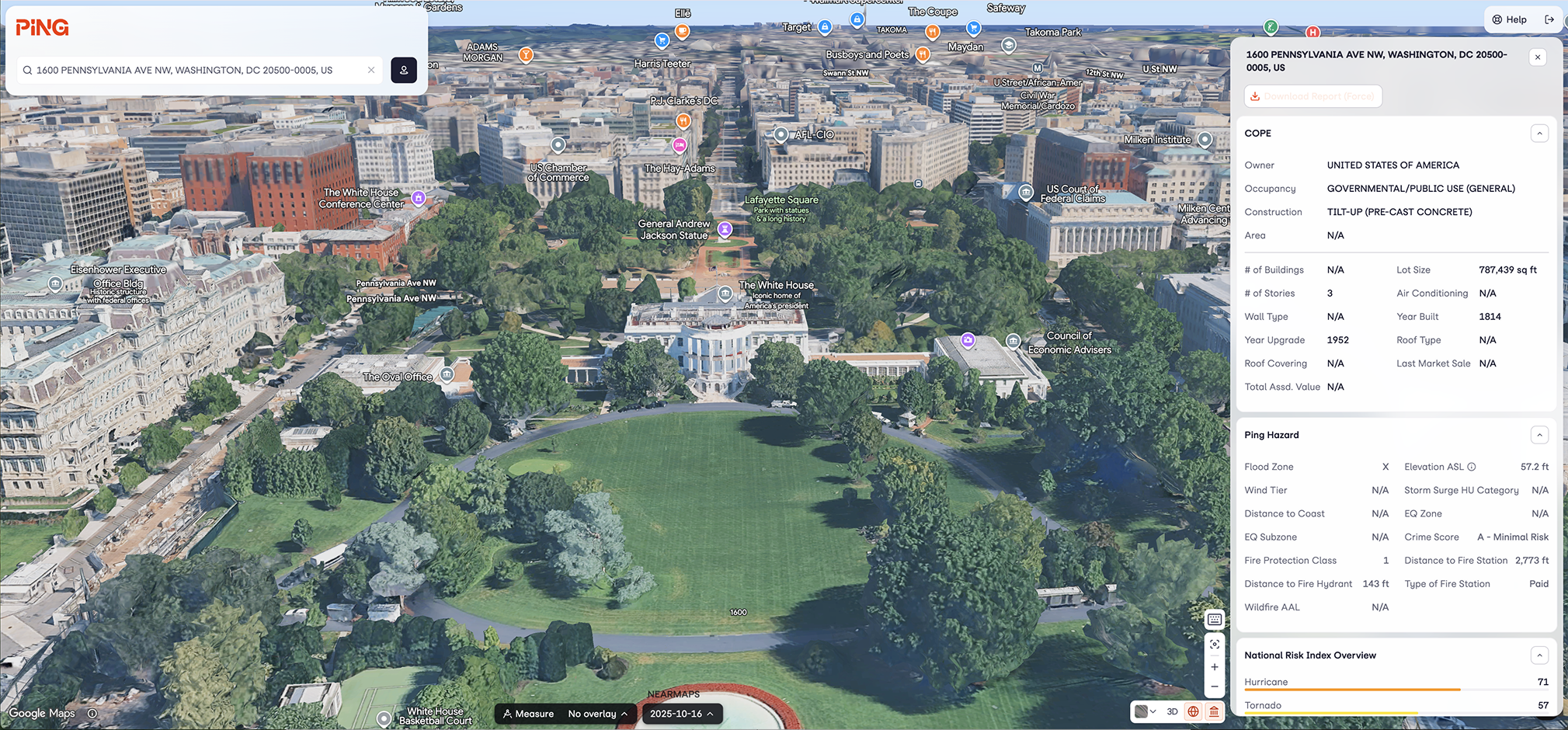Open the No overlay dropdown
Image resolution: width=1568 pixels, height=730 pixels.
[x=598, y=714]
